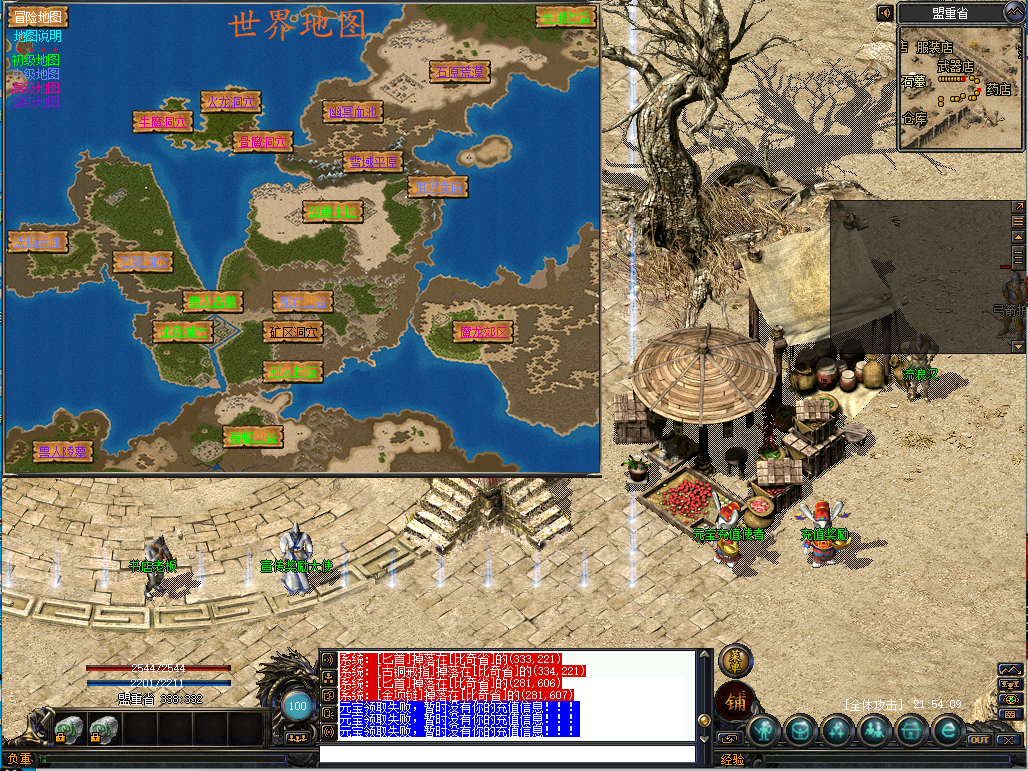Open the group two-people icon
The image size is (1028, 771).
click(x=875, y=731)
